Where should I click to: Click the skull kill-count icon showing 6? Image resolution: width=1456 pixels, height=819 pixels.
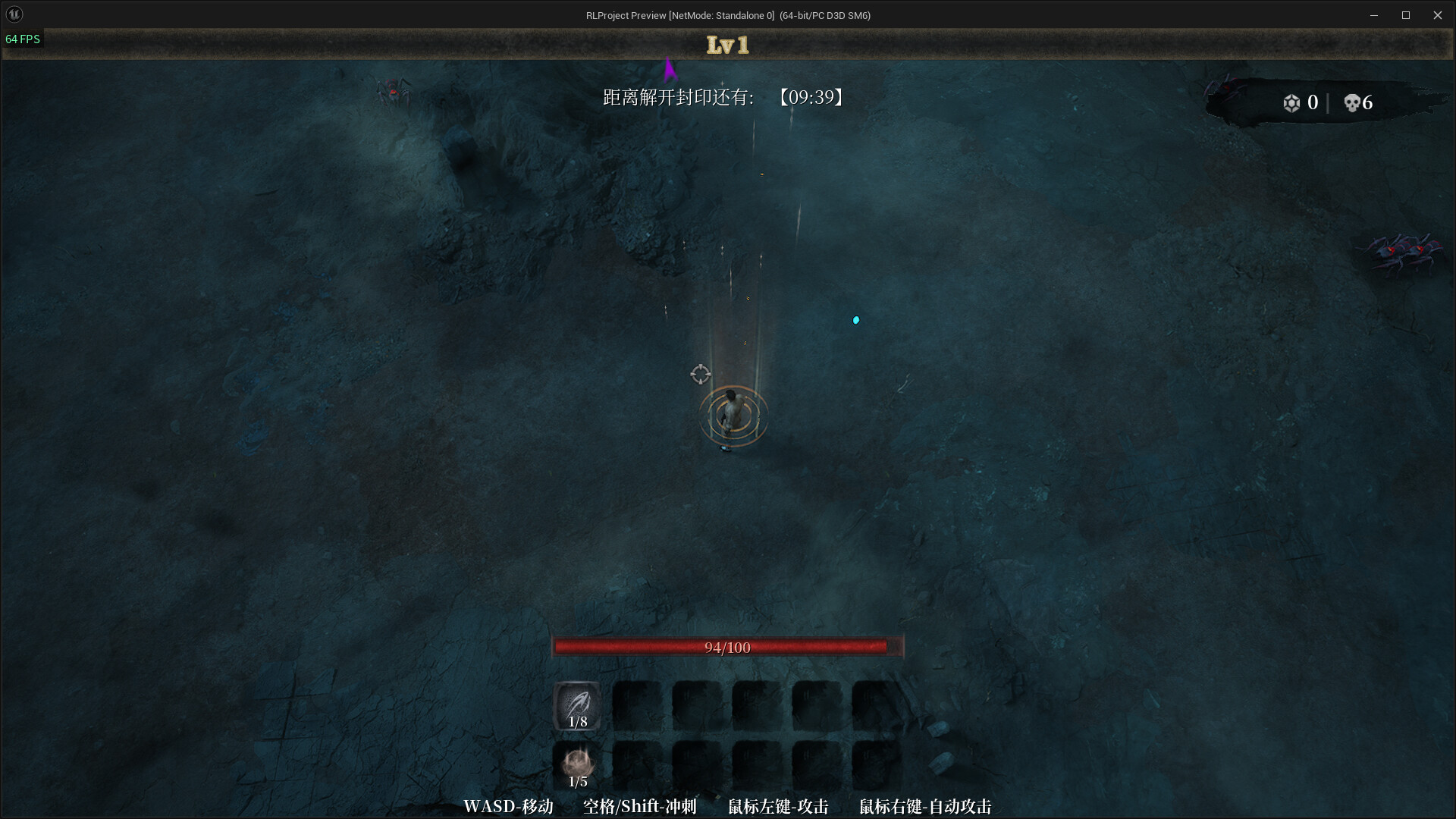pyautogui.click(x=1354, y=102)
